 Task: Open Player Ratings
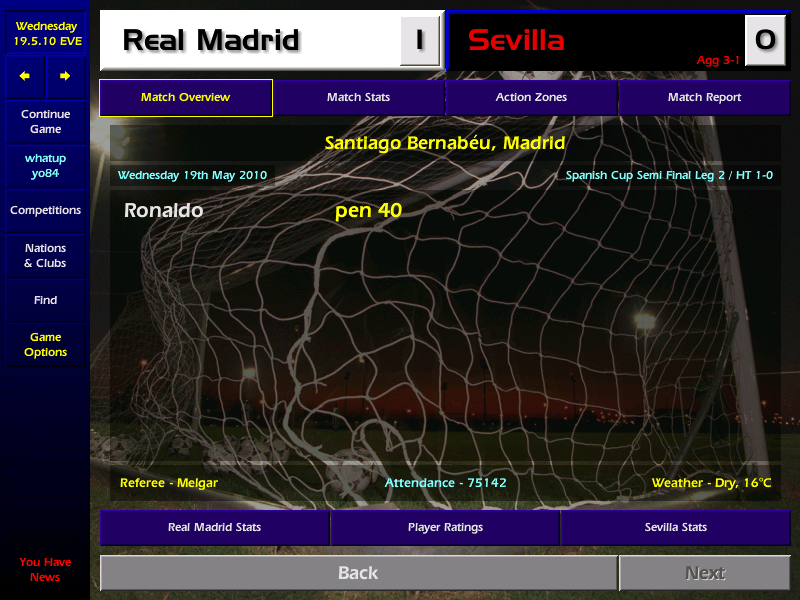point(445,527)
